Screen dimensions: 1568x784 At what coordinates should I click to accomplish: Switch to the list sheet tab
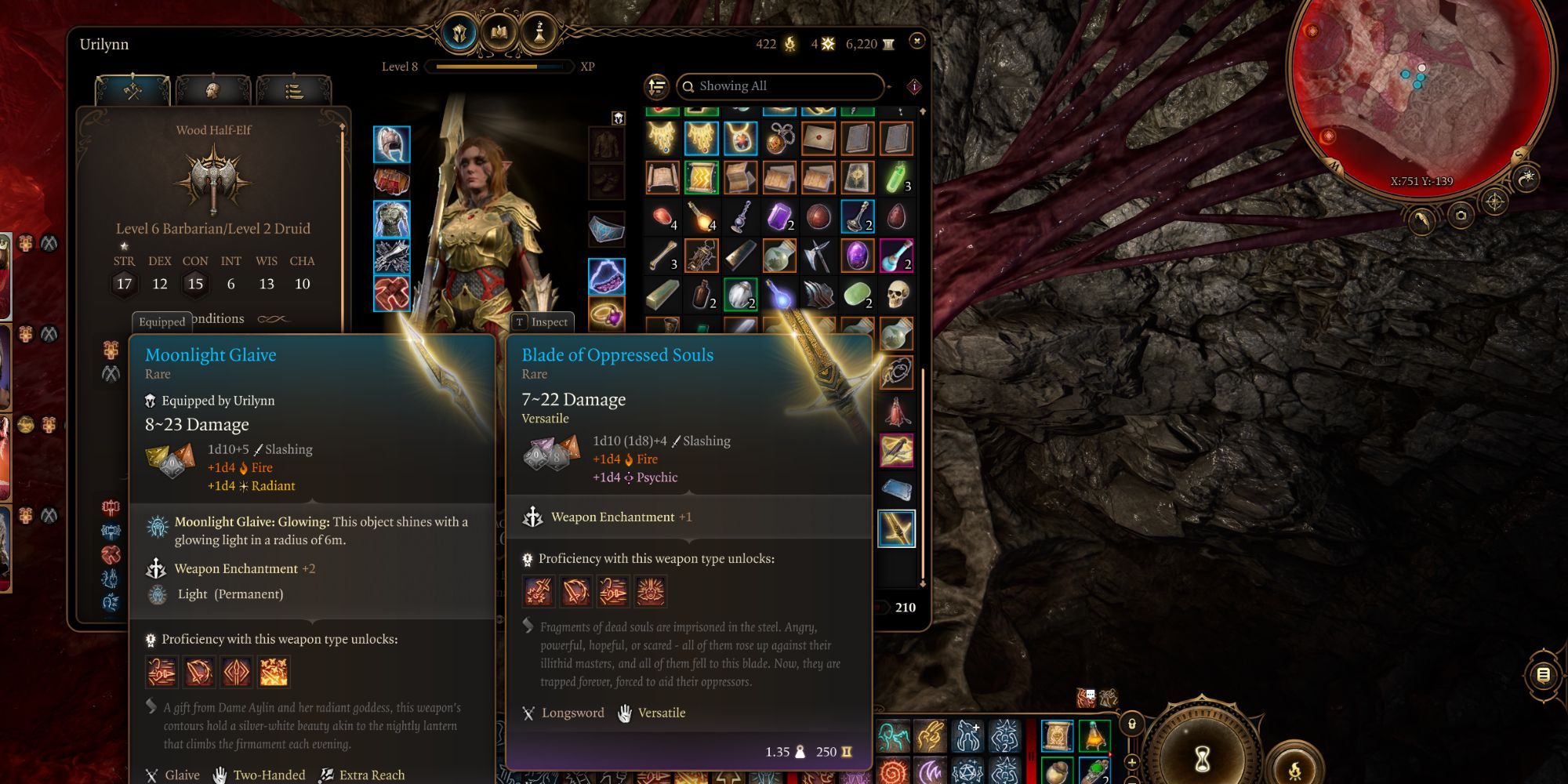tap(293, 91)
